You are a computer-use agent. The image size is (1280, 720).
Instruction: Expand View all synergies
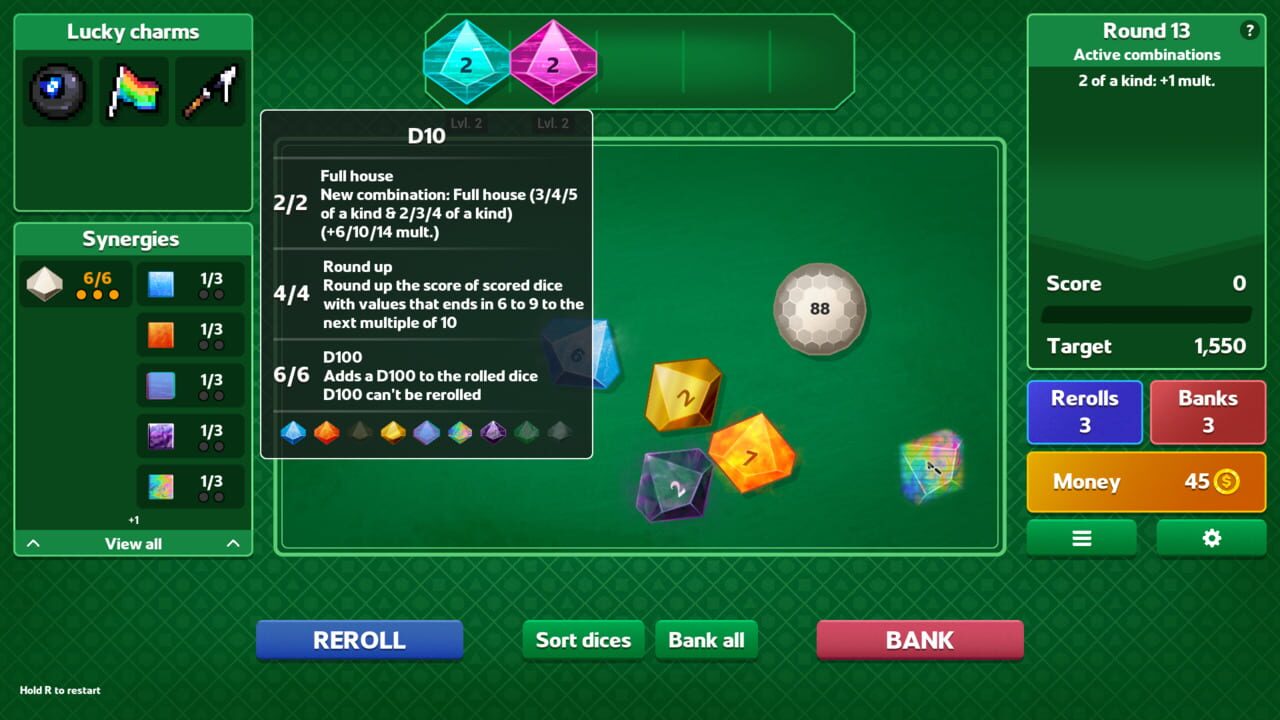132,543
